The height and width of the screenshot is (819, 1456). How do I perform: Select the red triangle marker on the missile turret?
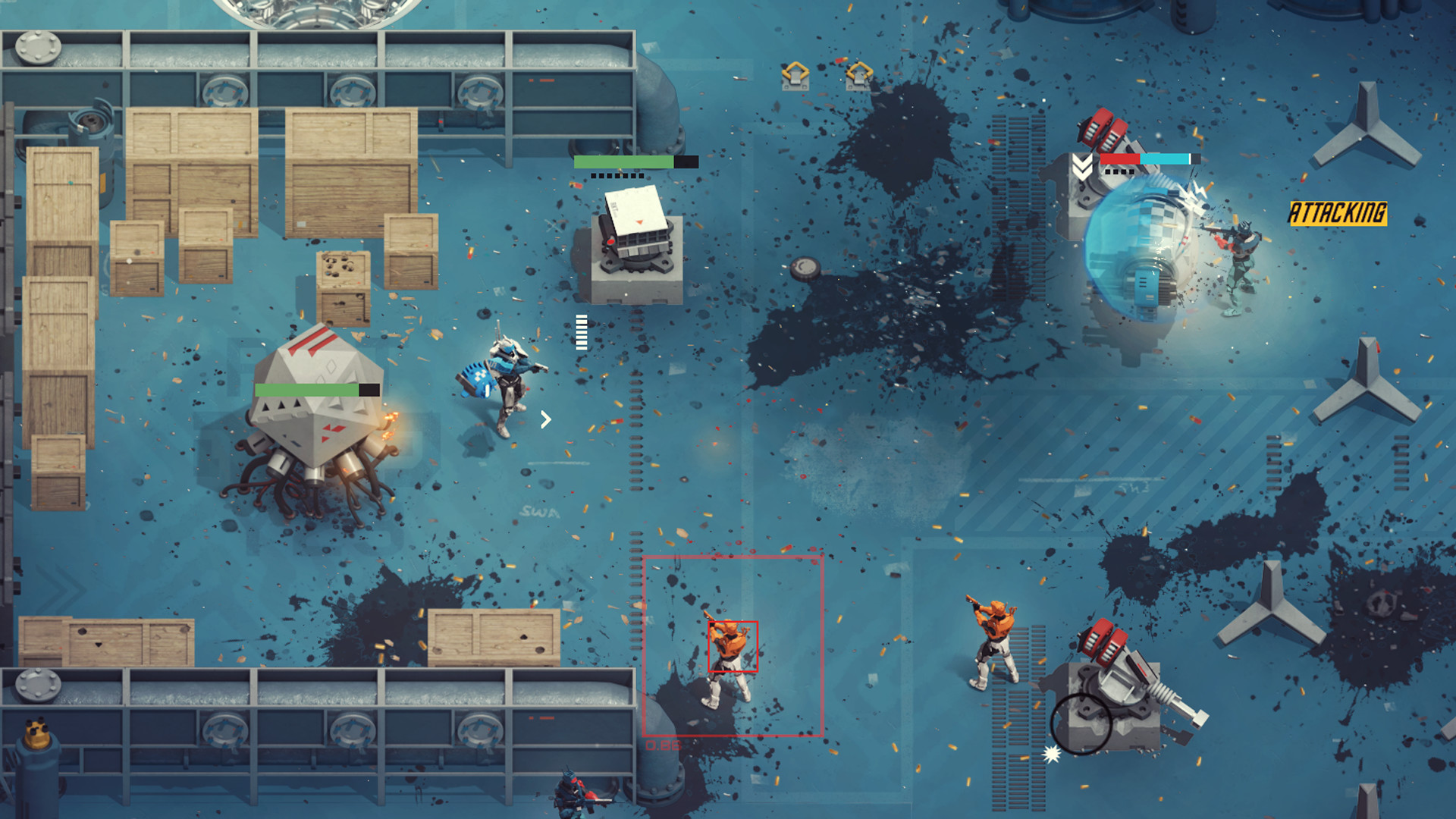point(639,222)
